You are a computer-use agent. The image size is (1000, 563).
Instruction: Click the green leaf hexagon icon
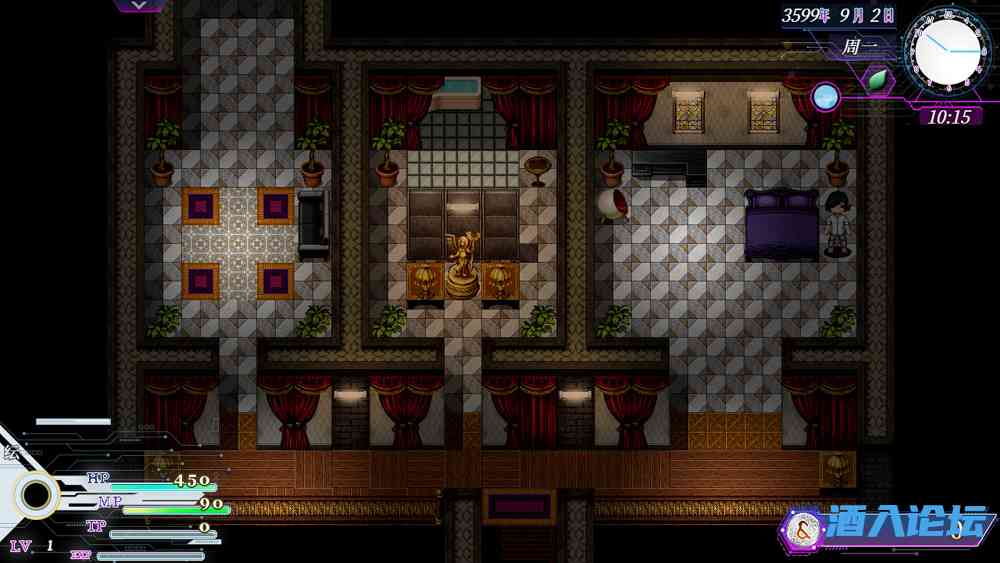(x=877, y=80)
